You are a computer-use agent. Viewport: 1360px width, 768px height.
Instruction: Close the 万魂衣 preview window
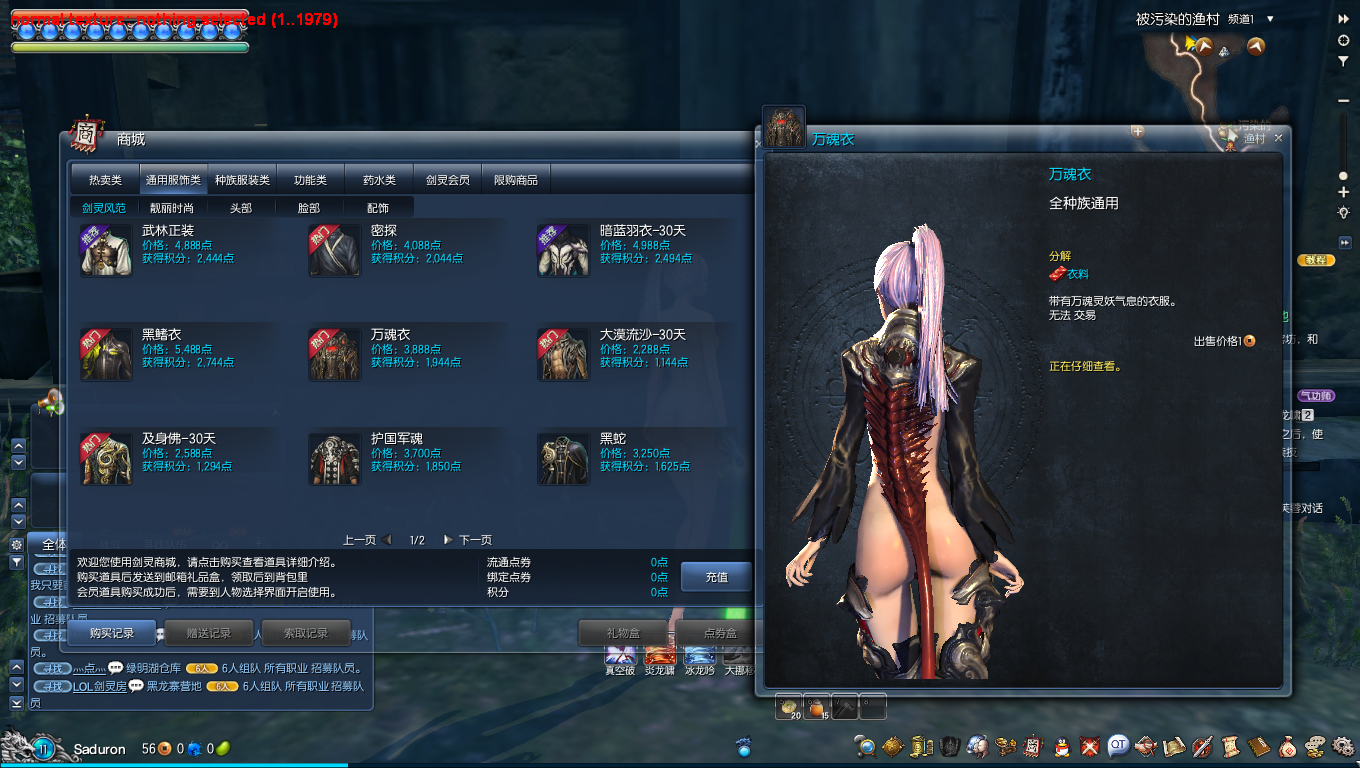(x=1281, y=139)
